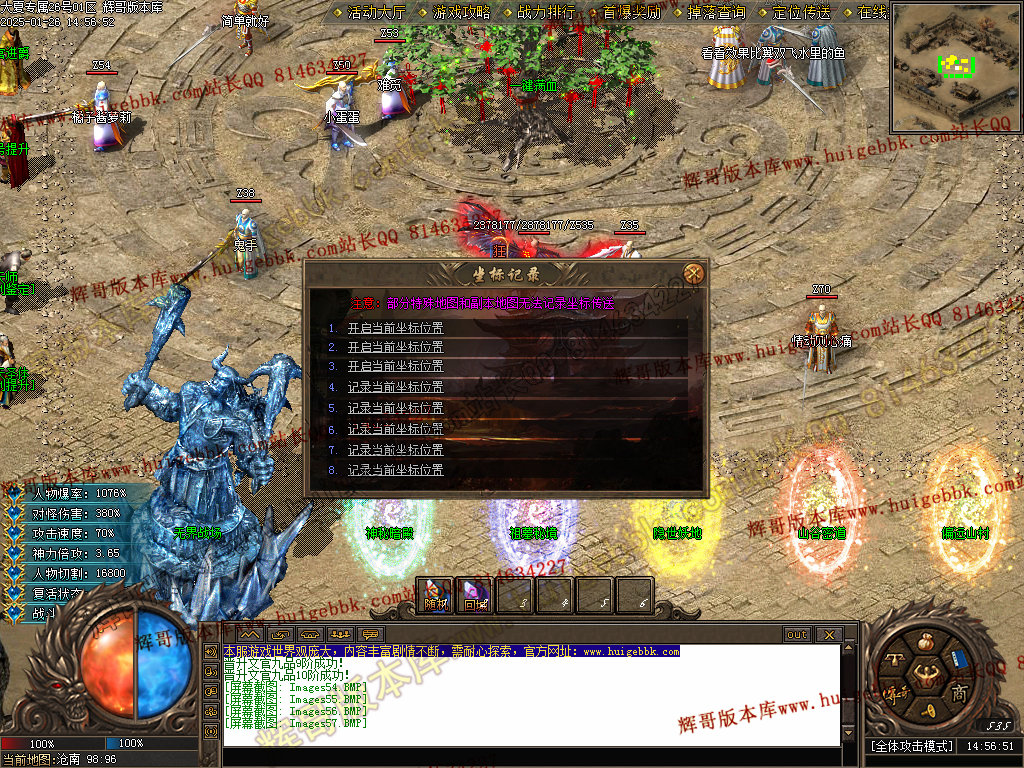The image size is (1024, 768).
Task: Toggle the 全体攻击模式 attack mode
Action: 910,747
